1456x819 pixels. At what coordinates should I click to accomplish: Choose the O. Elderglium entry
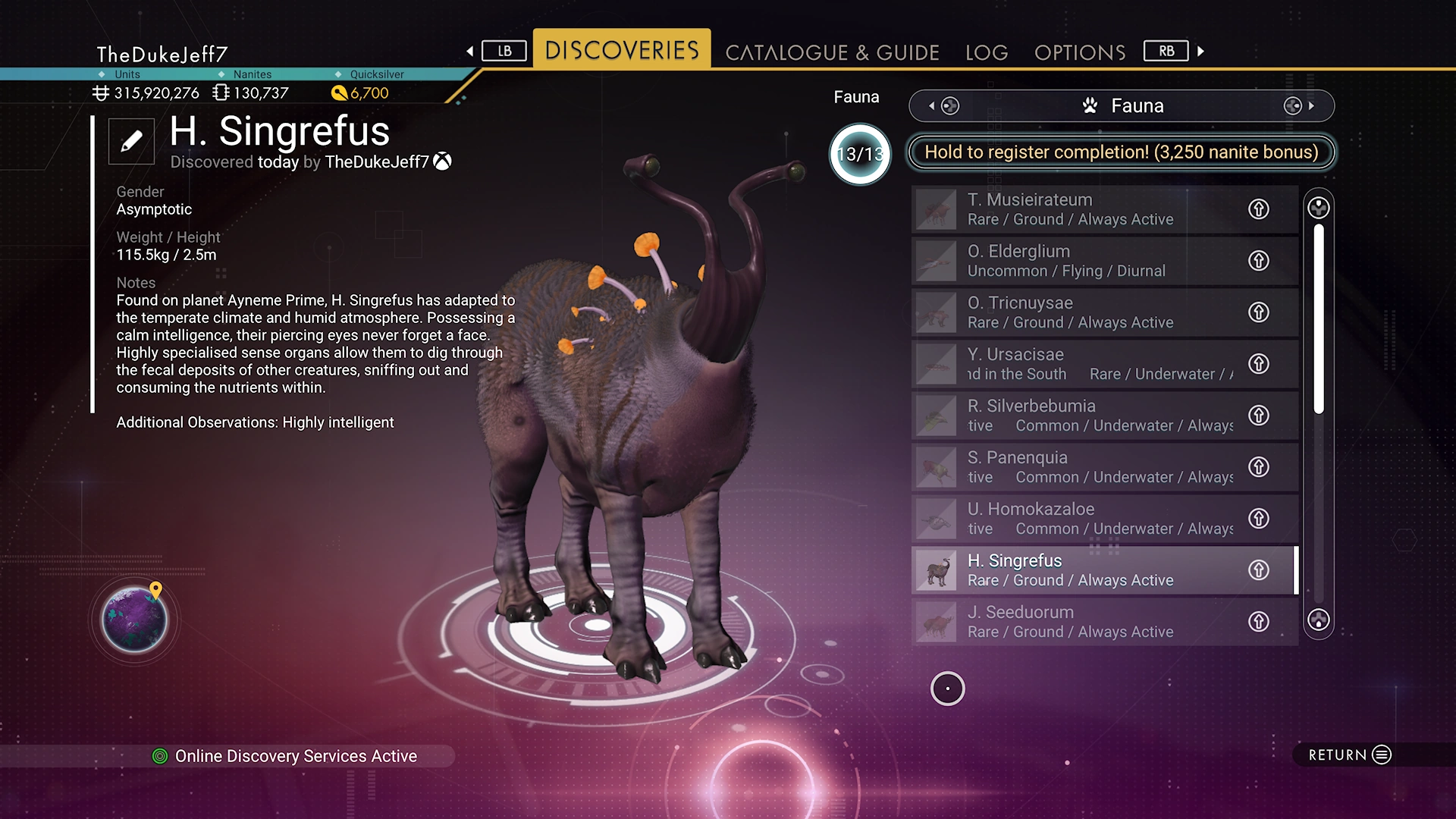(x=1077, y=261)
